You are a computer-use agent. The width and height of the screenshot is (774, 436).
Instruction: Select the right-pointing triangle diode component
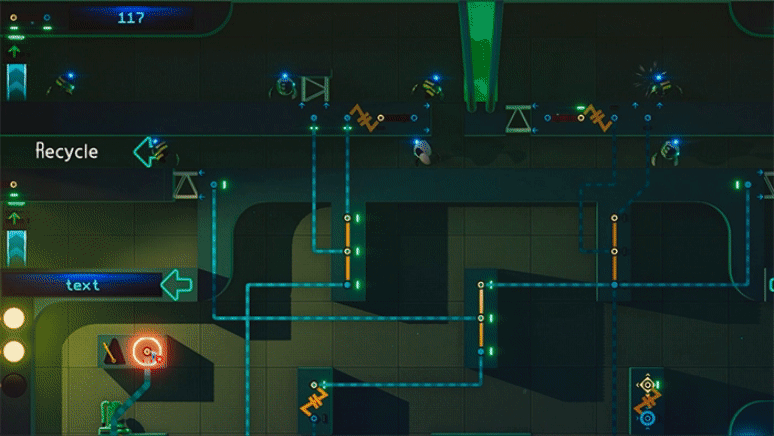(x=314, y=90)
